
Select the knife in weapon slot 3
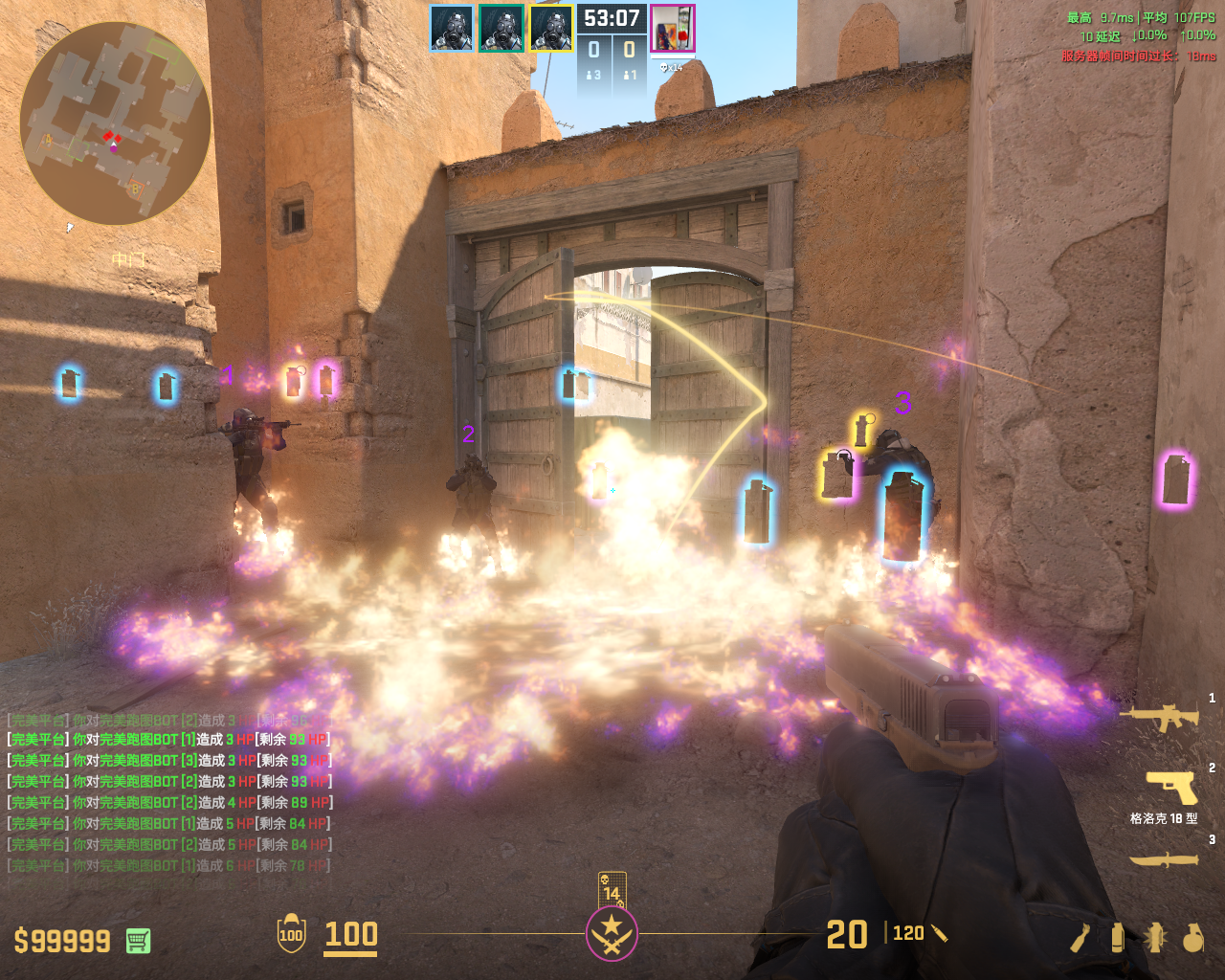(1164, 859)
